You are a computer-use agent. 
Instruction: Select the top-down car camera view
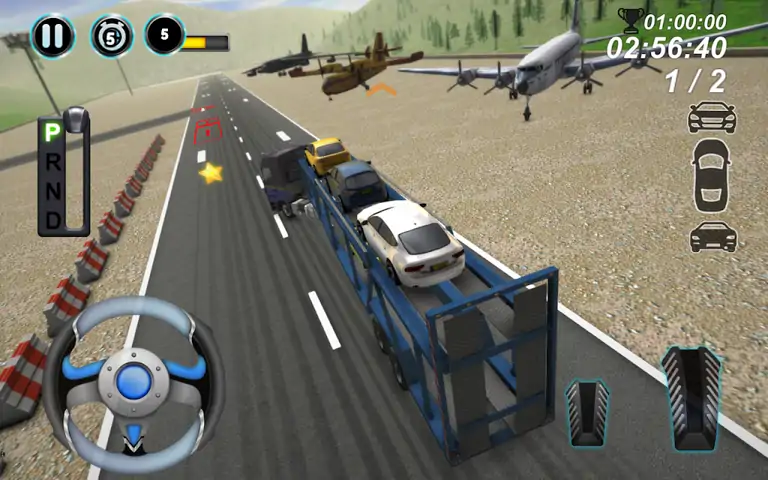click(x=712, y=176)
